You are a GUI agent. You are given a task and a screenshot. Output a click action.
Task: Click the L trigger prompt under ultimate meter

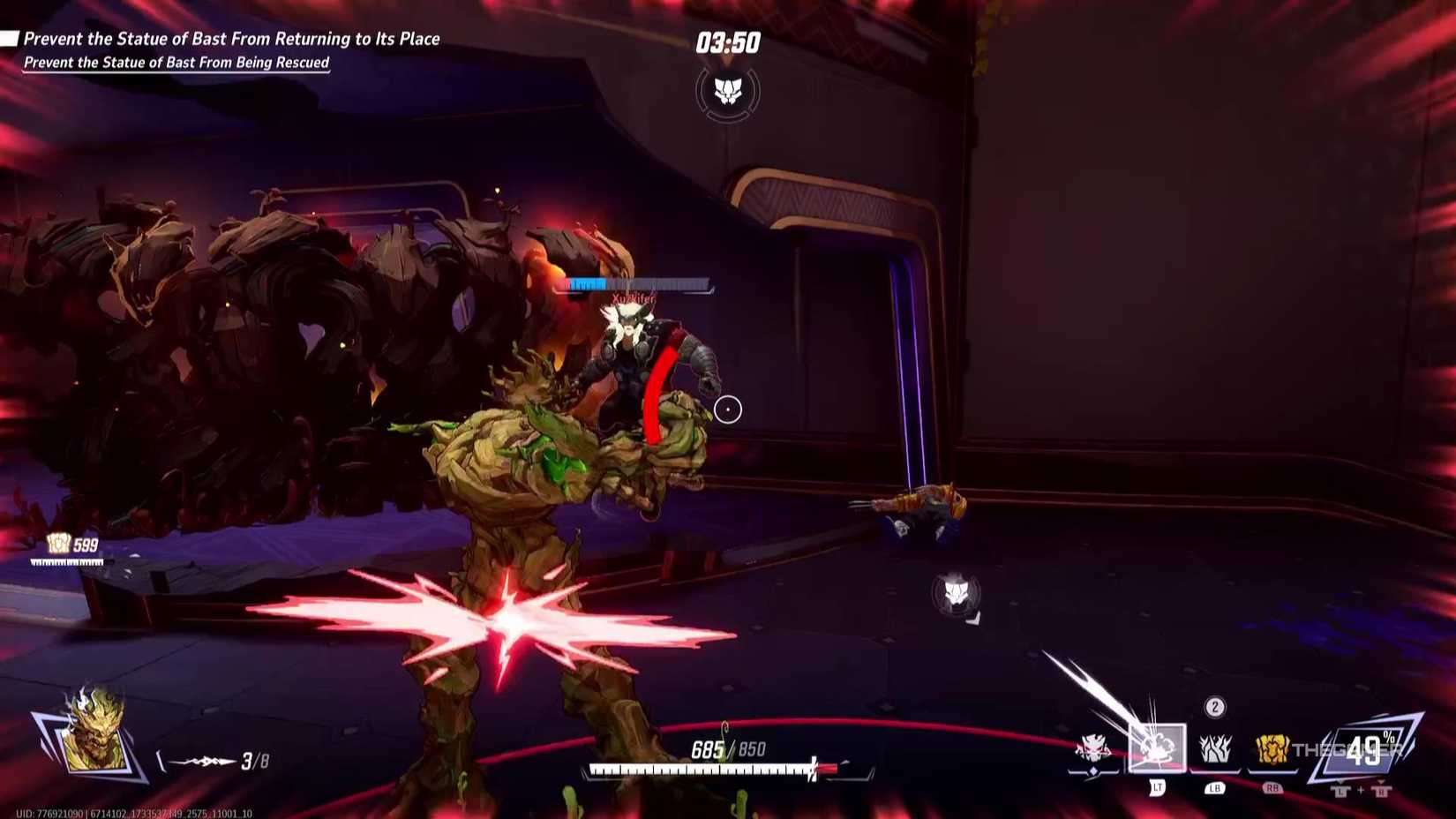(1339, 791)
